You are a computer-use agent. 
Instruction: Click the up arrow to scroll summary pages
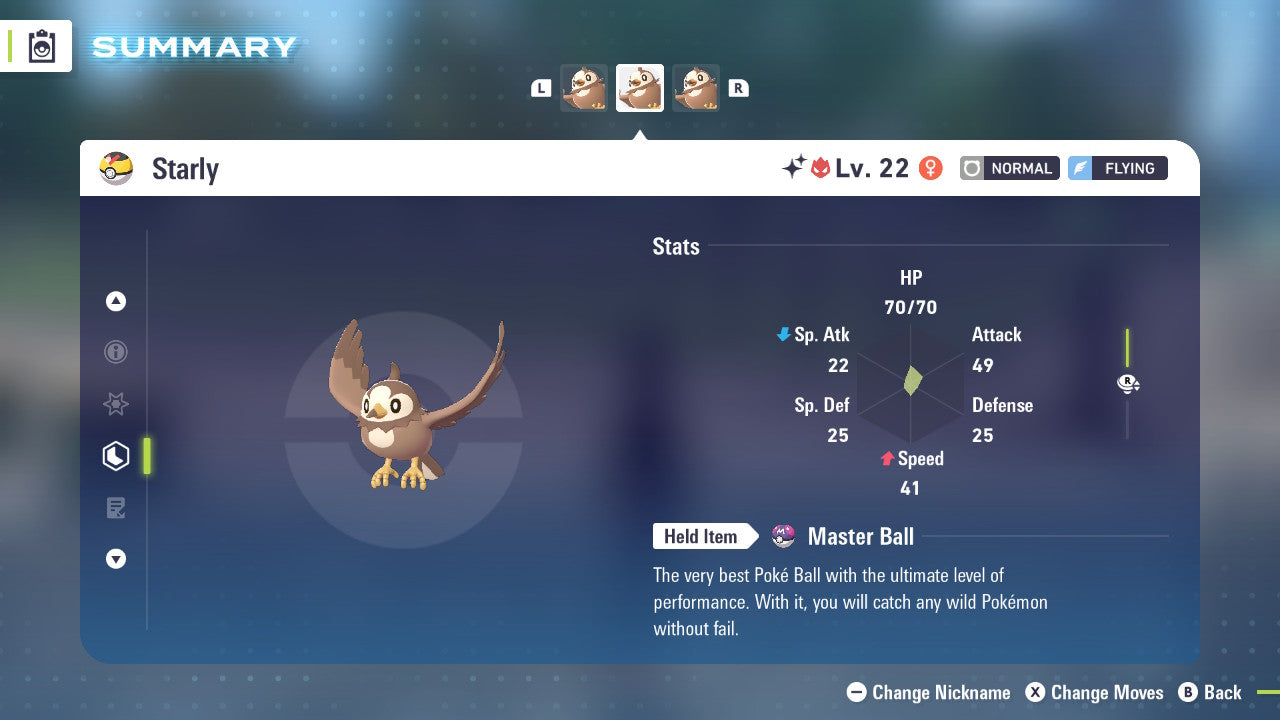point(115,301)
